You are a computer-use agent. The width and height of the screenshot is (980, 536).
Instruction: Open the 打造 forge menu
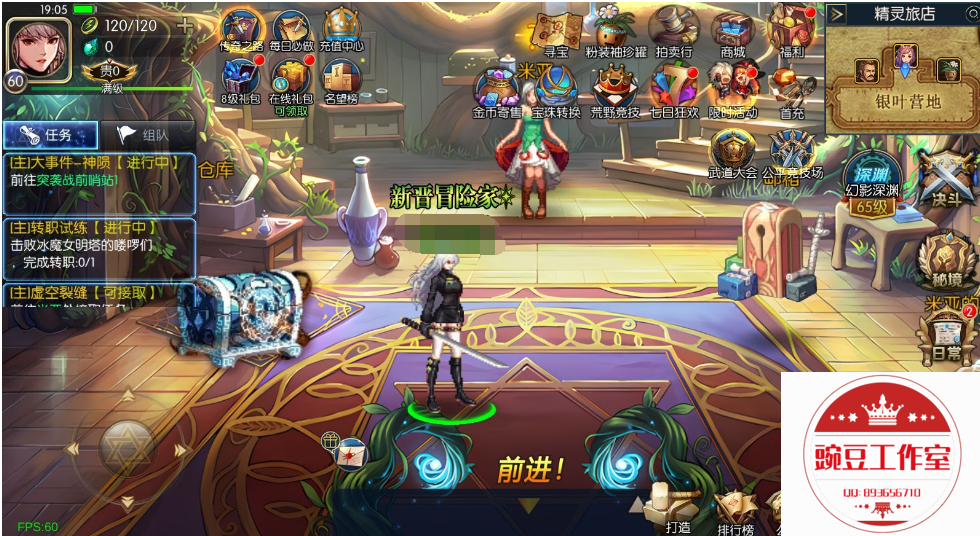point(675,507)
